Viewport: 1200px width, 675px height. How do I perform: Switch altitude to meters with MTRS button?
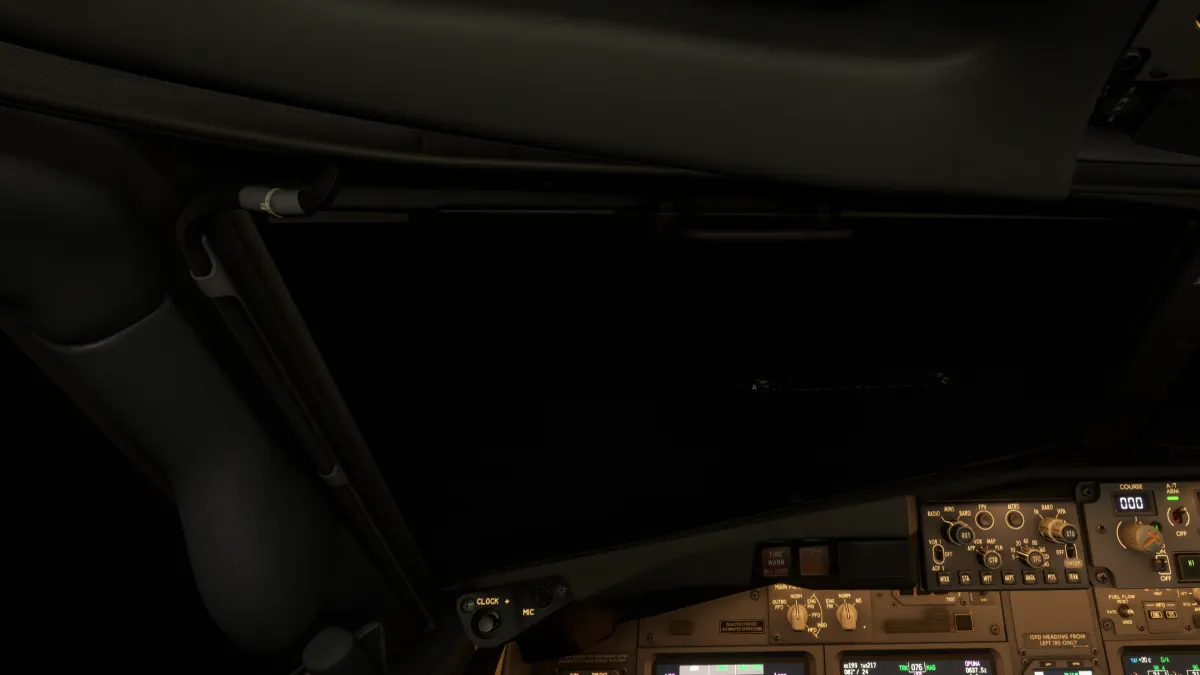tap(1014, 518)
